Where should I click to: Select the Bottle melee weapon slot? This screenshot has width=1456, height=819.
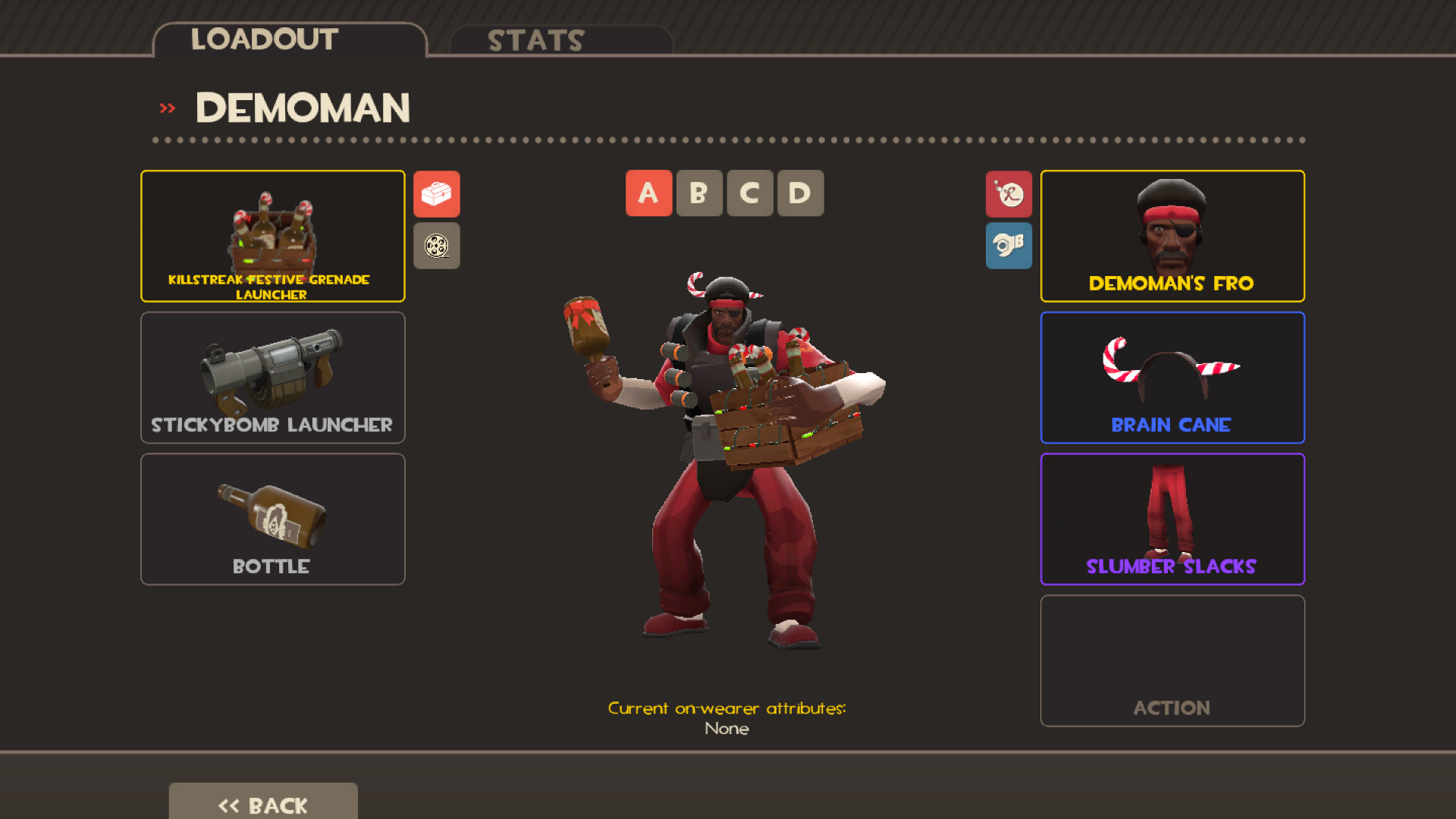point(271,519)
